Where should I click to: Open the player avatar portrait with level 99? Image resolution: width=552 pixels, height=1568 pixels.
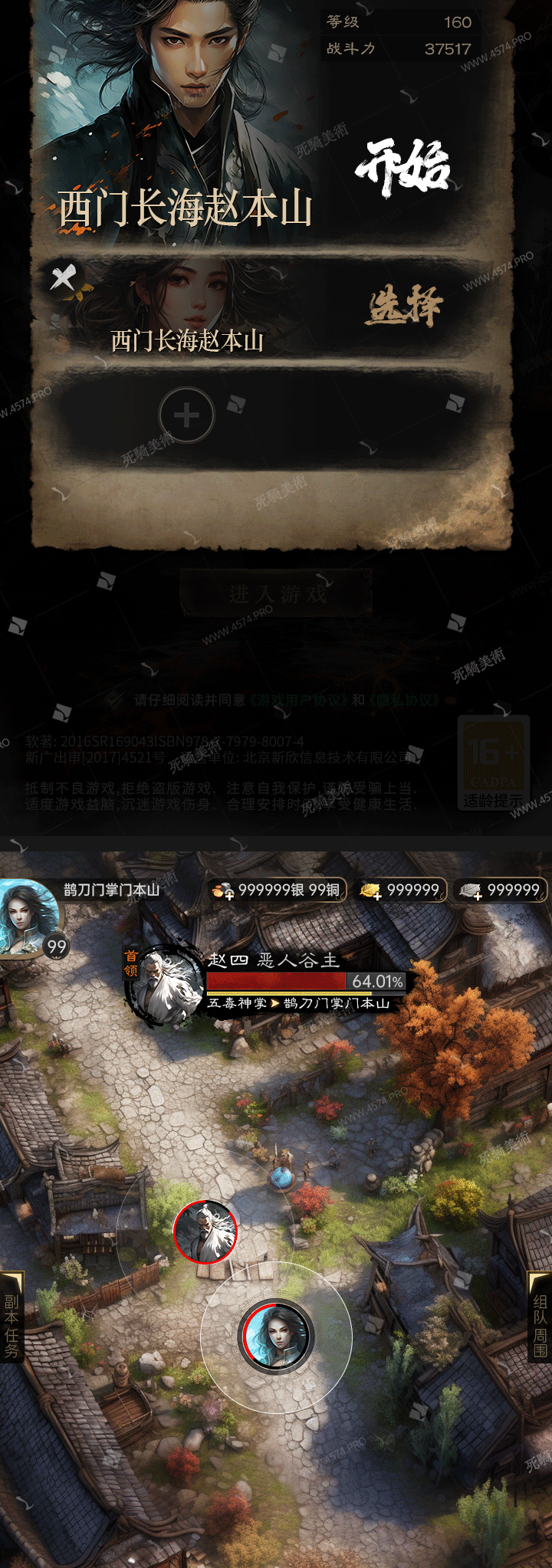tap(29, 917)
